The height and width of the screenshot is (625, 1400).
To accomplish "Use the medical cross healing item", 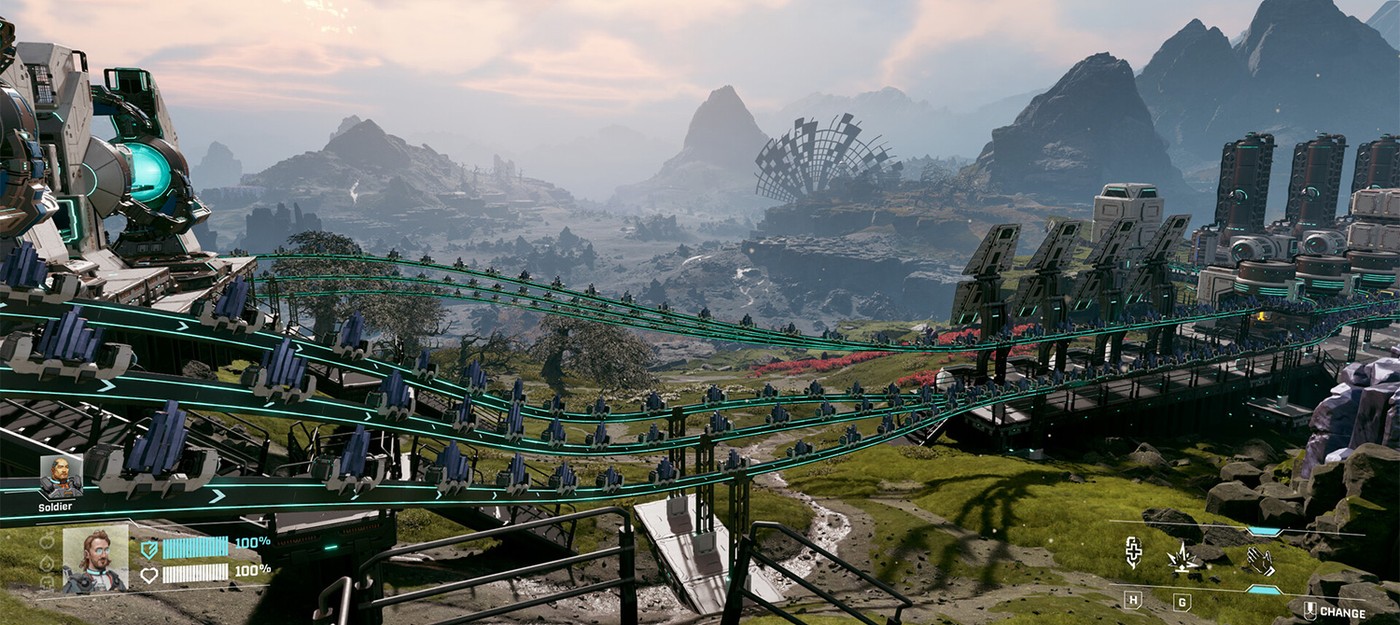I will 1133,553.
